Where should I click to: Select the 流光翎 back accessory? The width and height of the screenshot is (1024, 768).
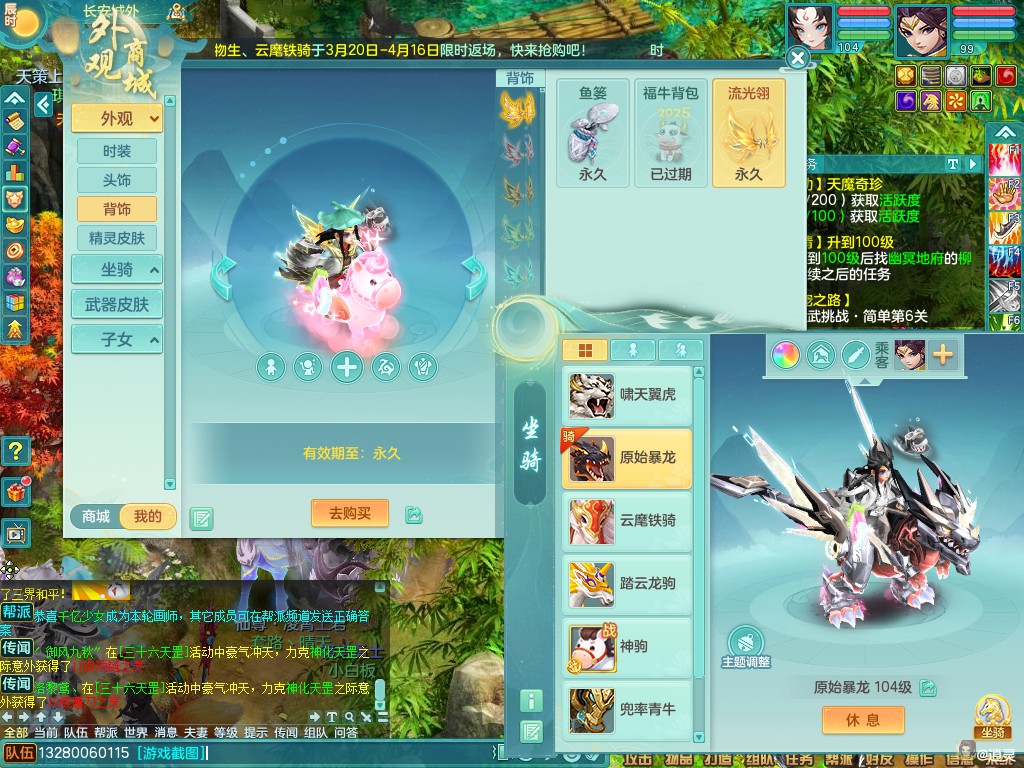[749, 133]
